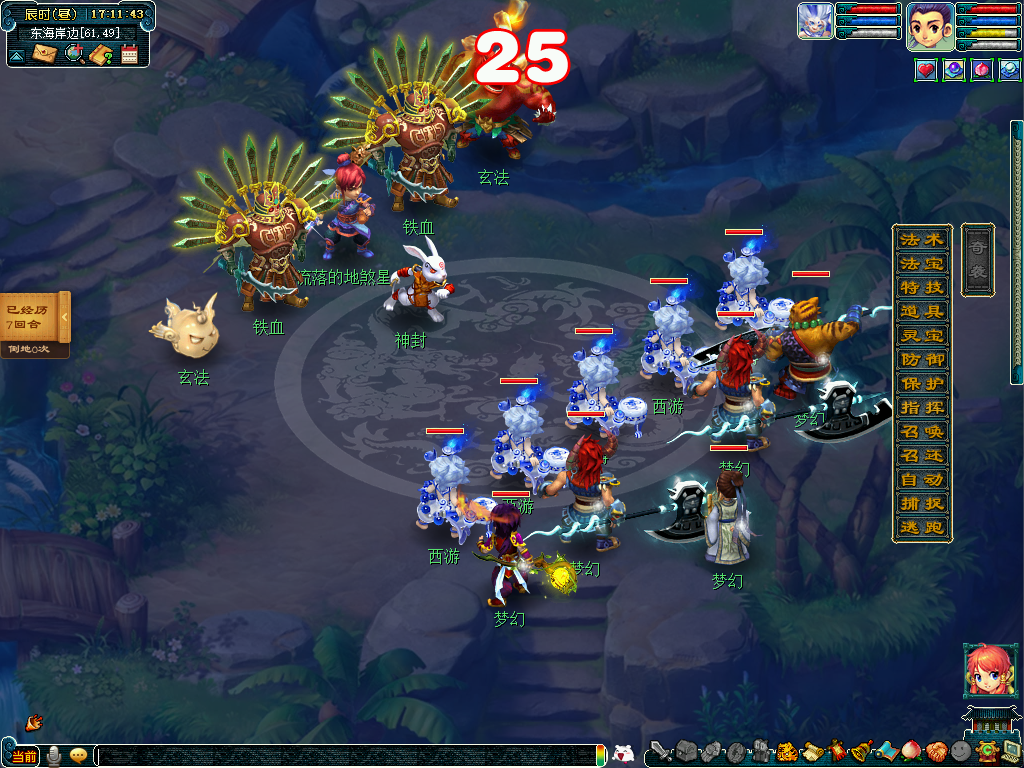Choose the 法宝 battle command
The image size is (1024, 768).
click(922, 264)
